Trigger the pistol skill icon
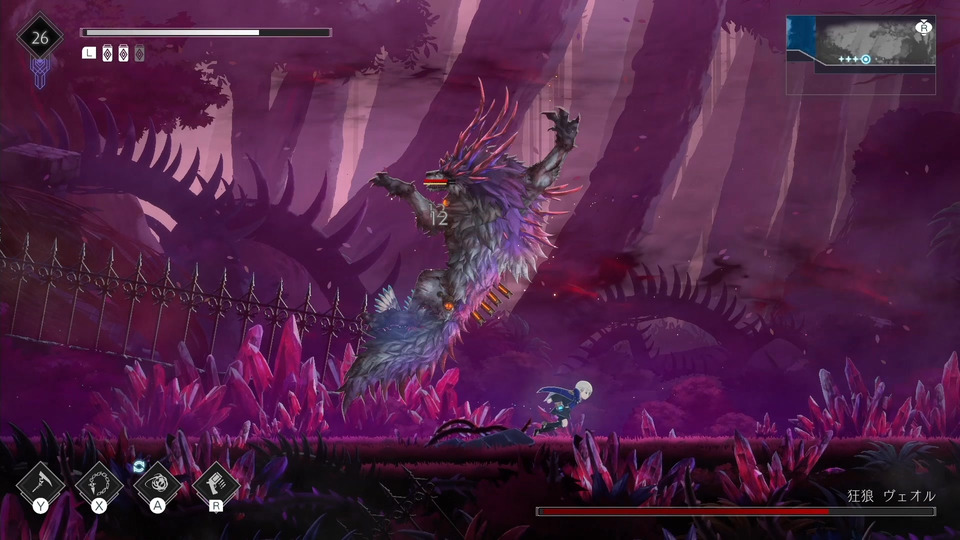Image resolution: width=960 pixels, height=540 pixels. click(x=216, y=485)
